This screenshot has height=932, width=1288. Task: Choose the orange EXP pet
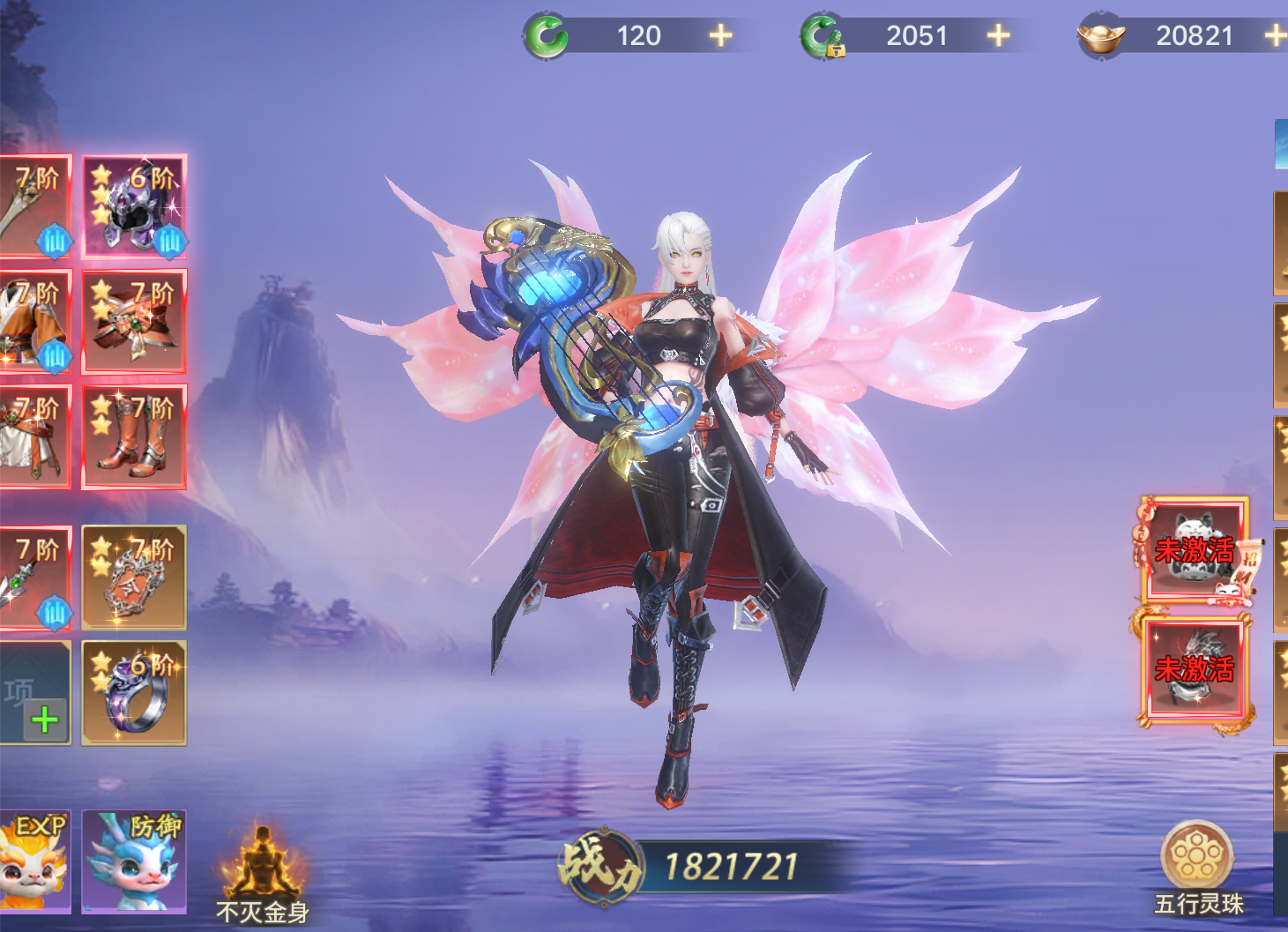pos(34,861)
